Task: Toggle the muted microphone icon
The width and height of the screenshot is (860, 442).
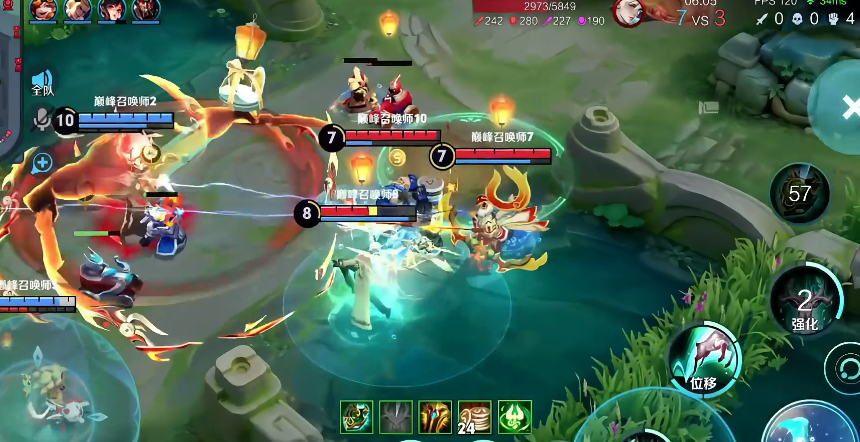Action: (x=41, y=120)
